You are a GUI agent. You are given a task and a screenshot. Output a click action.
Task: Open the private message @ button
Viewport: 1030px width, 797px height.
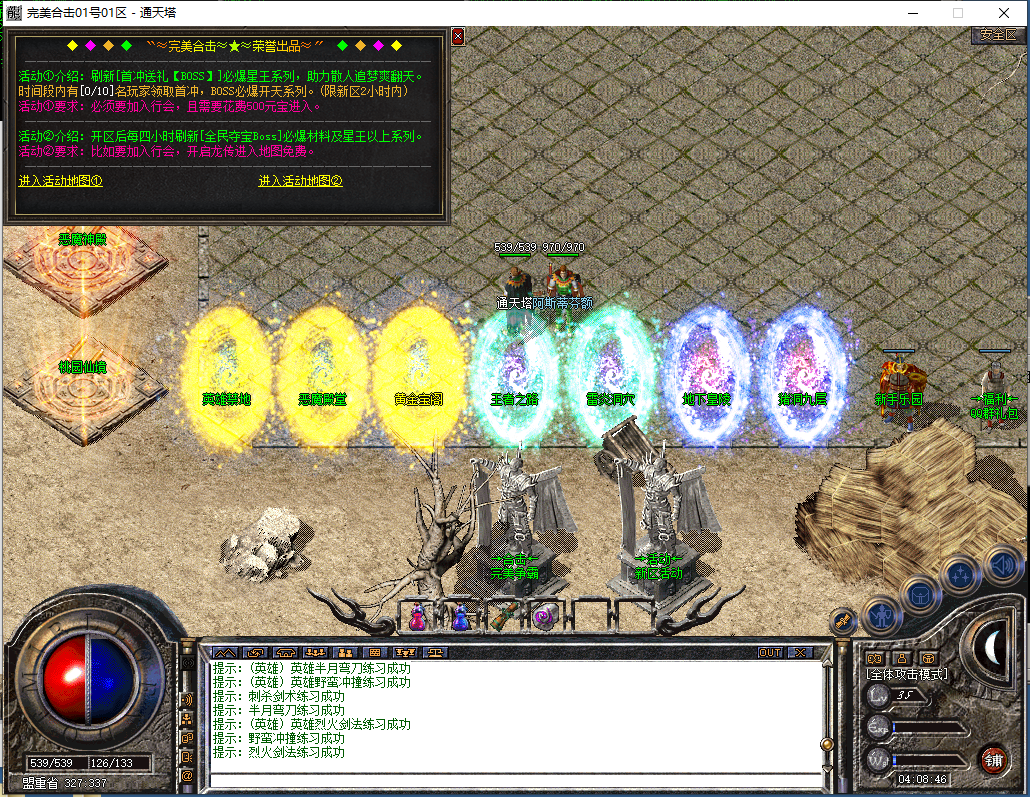[x=186, y=775]
